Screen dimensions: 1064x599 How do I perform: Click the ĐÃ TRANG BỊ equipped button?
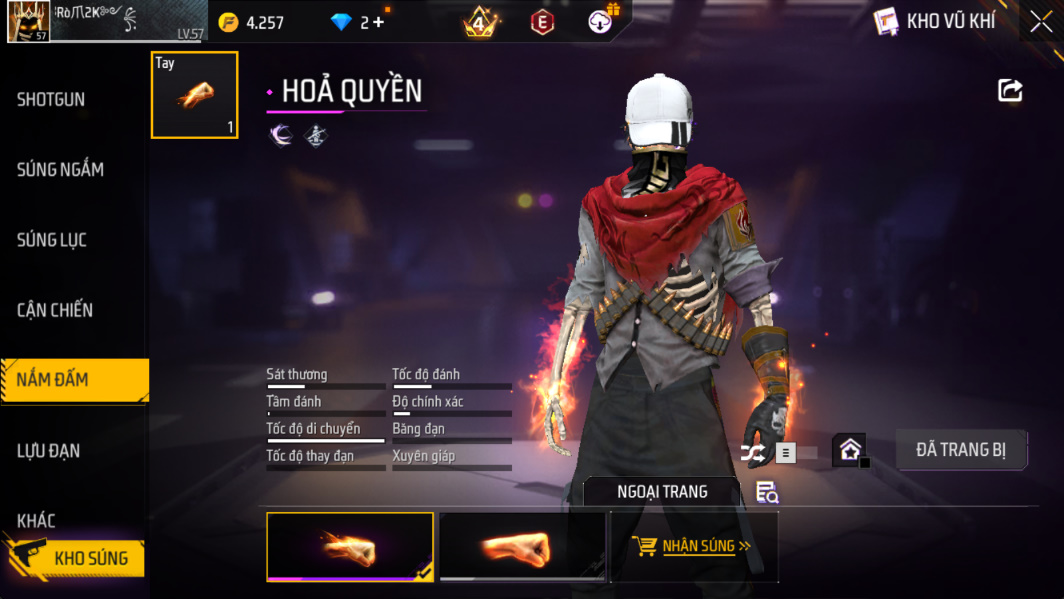click(961, 450)
